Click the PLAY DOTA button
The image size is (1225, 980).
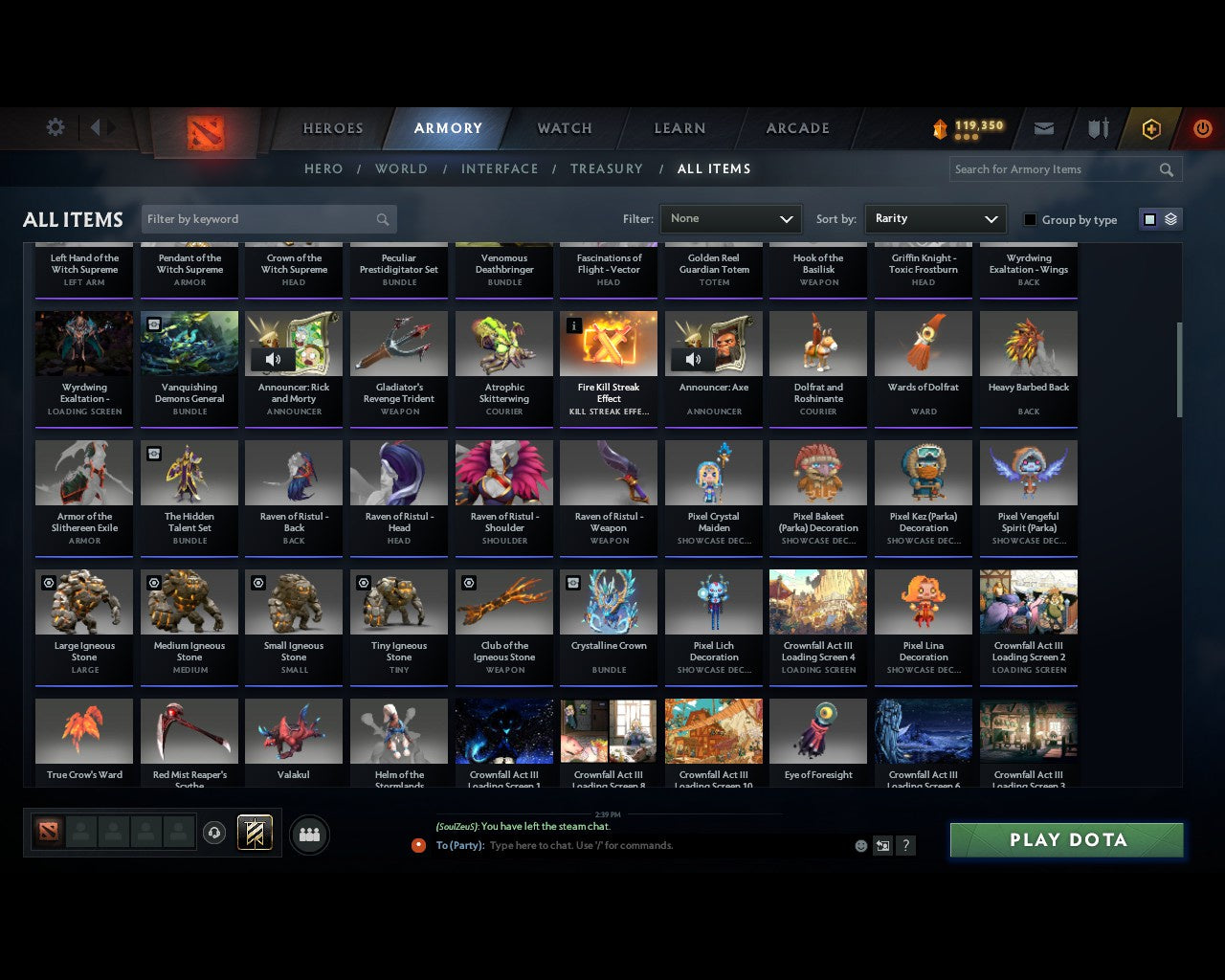click(x=1065, y=839)
